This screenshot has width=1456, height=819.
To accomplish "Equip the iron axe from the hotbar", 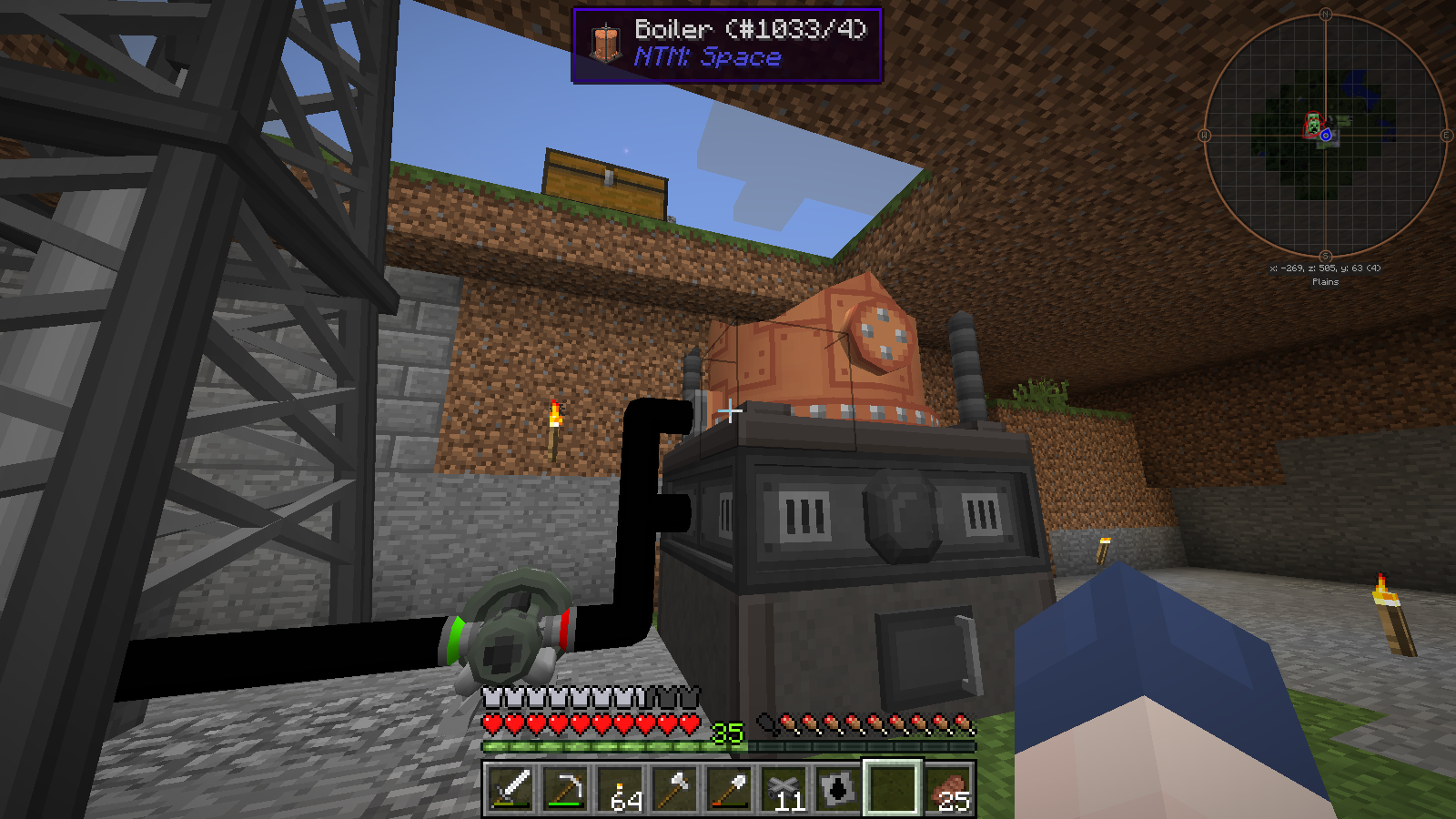I will click(674, 788).
